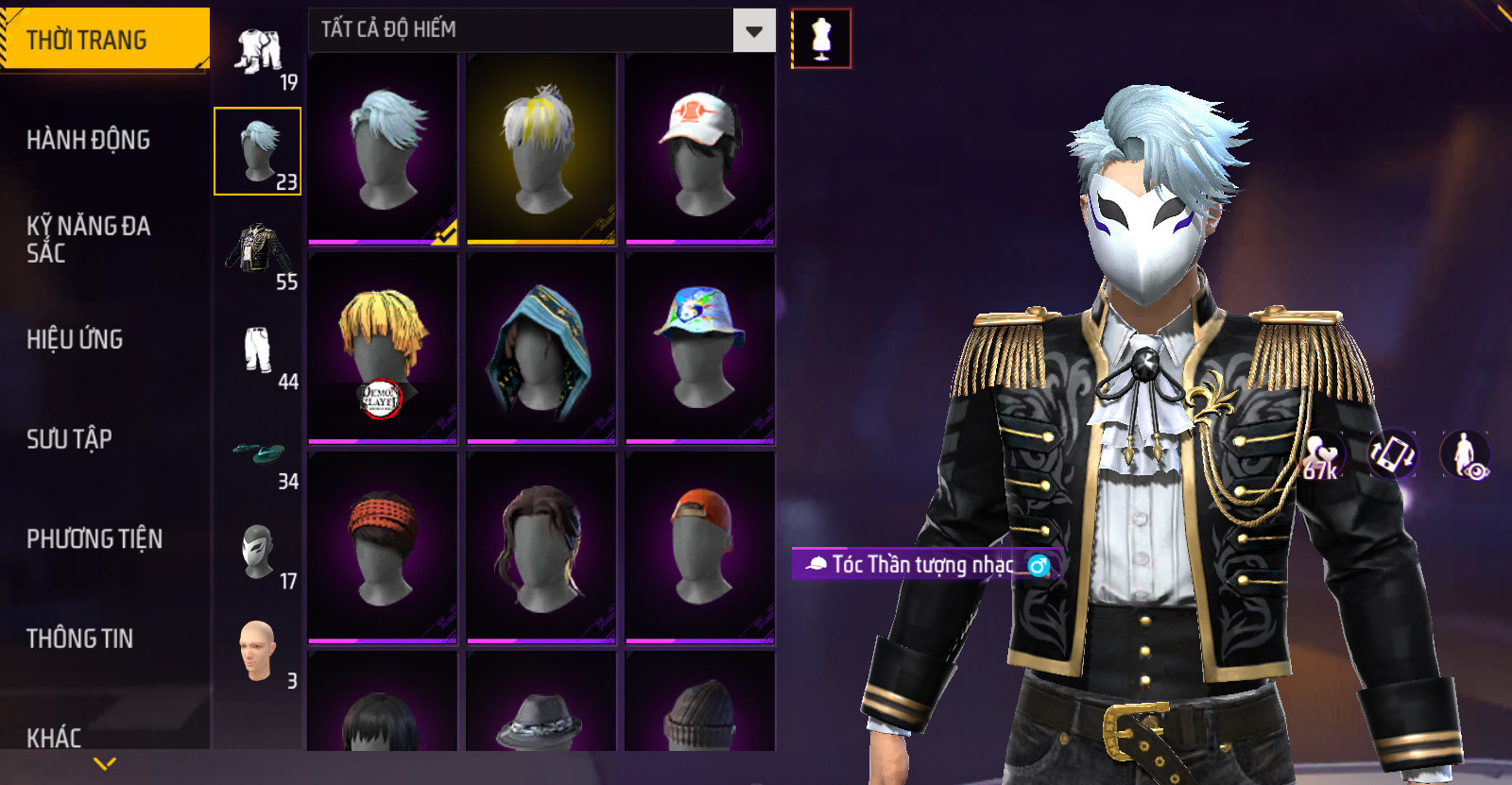
Task: Show the Thông Tin section
Action: point(80,639)
